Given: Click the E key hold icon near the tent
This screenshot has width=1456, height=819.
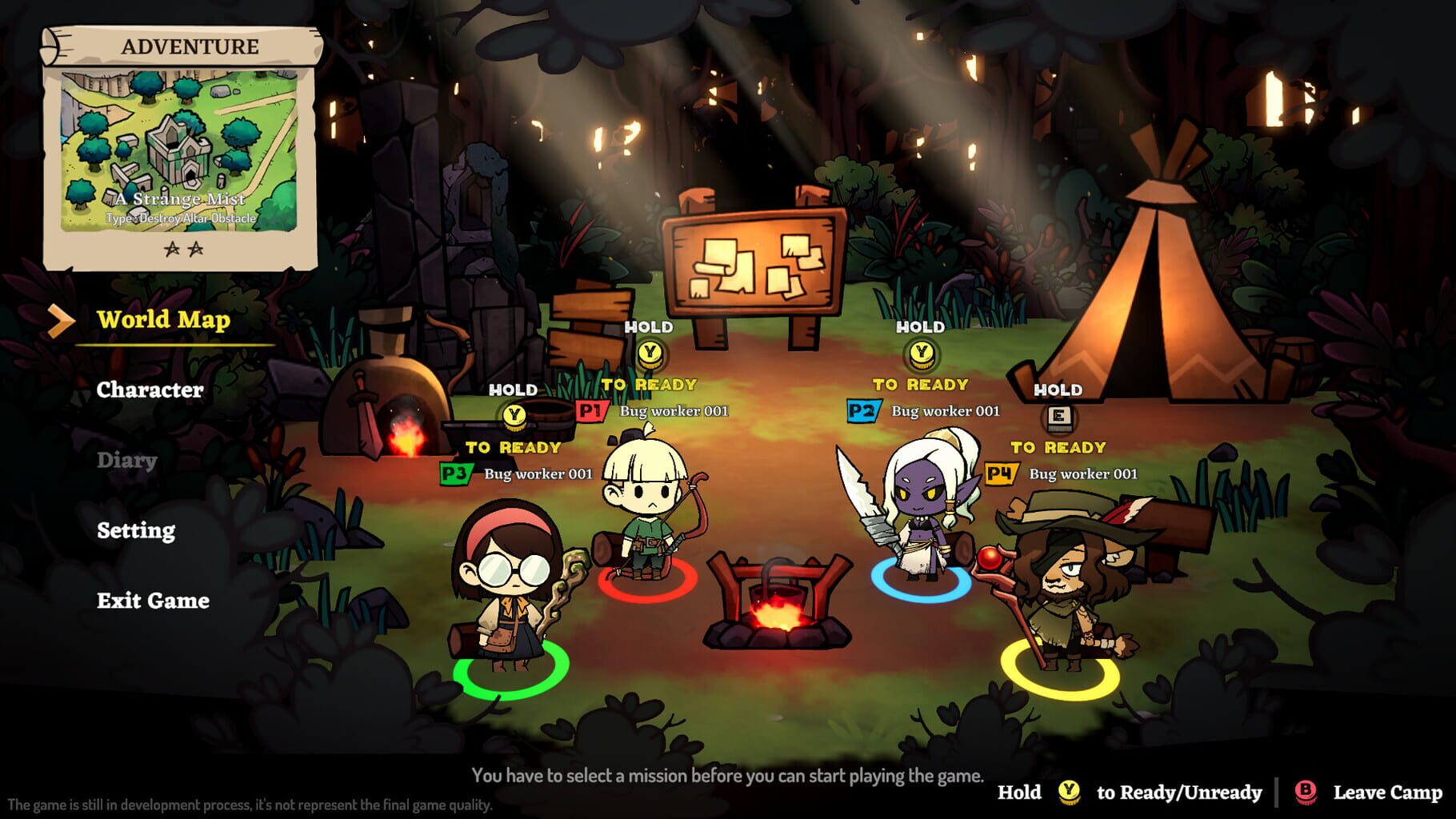Looking at the screenshot, I should point(1059,417).
